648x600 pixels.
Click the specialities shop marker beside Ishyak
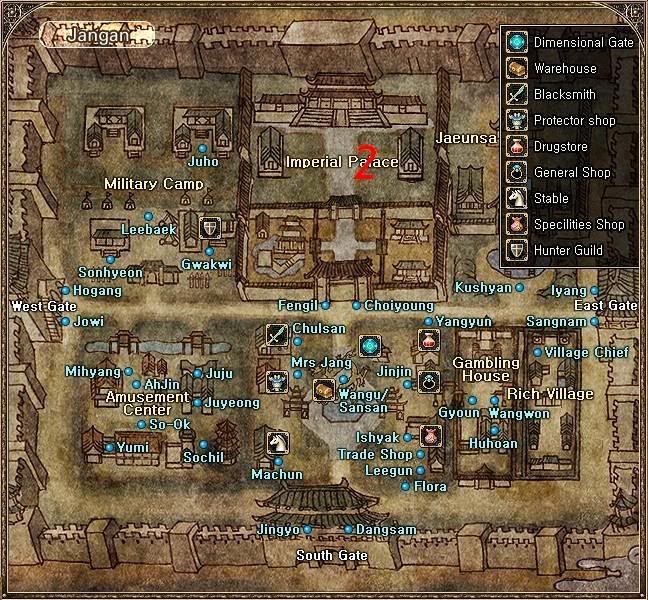click(x=430, y=436)
